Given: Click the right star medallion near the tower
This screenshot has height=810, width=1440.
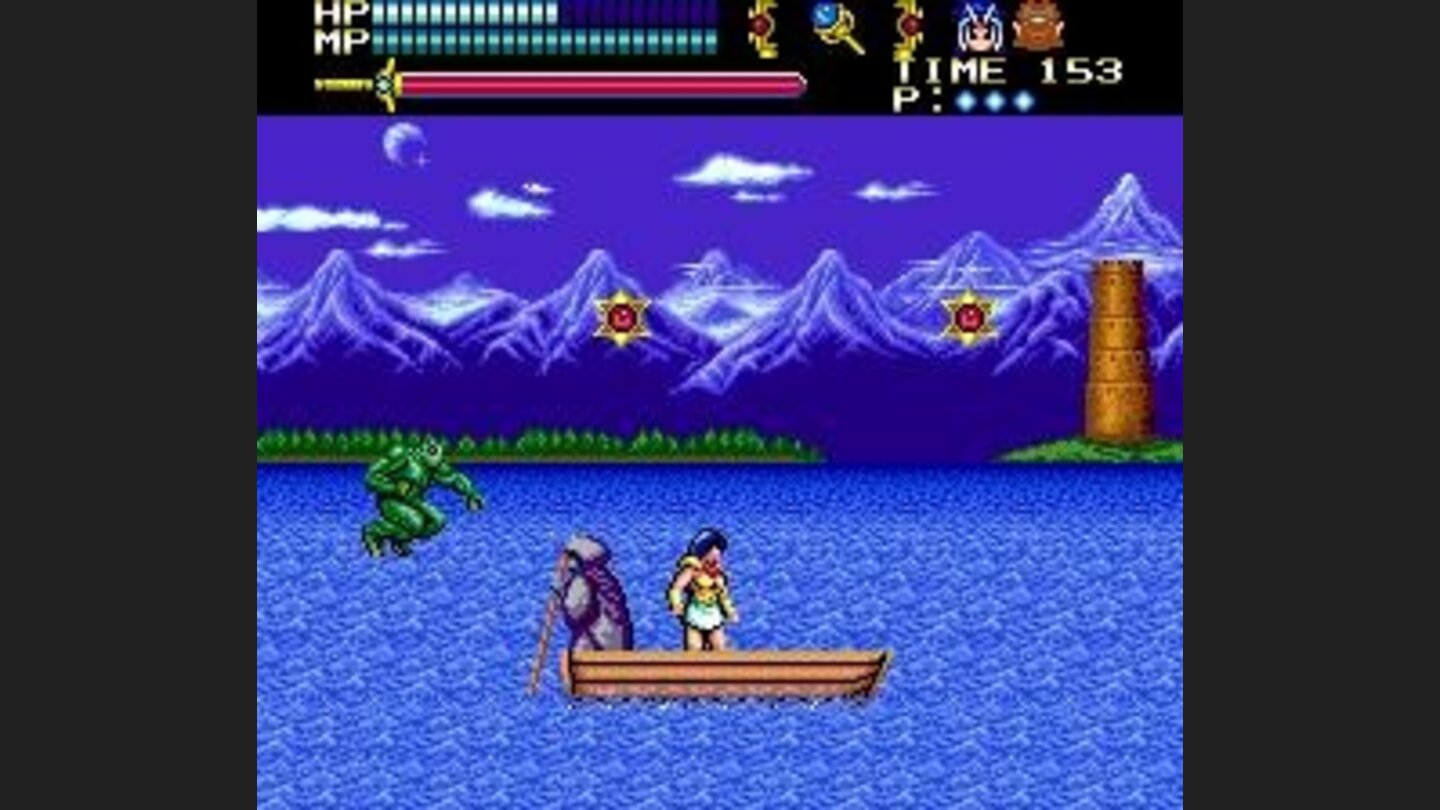Looking at the screenshot, I should click(969, 317).
